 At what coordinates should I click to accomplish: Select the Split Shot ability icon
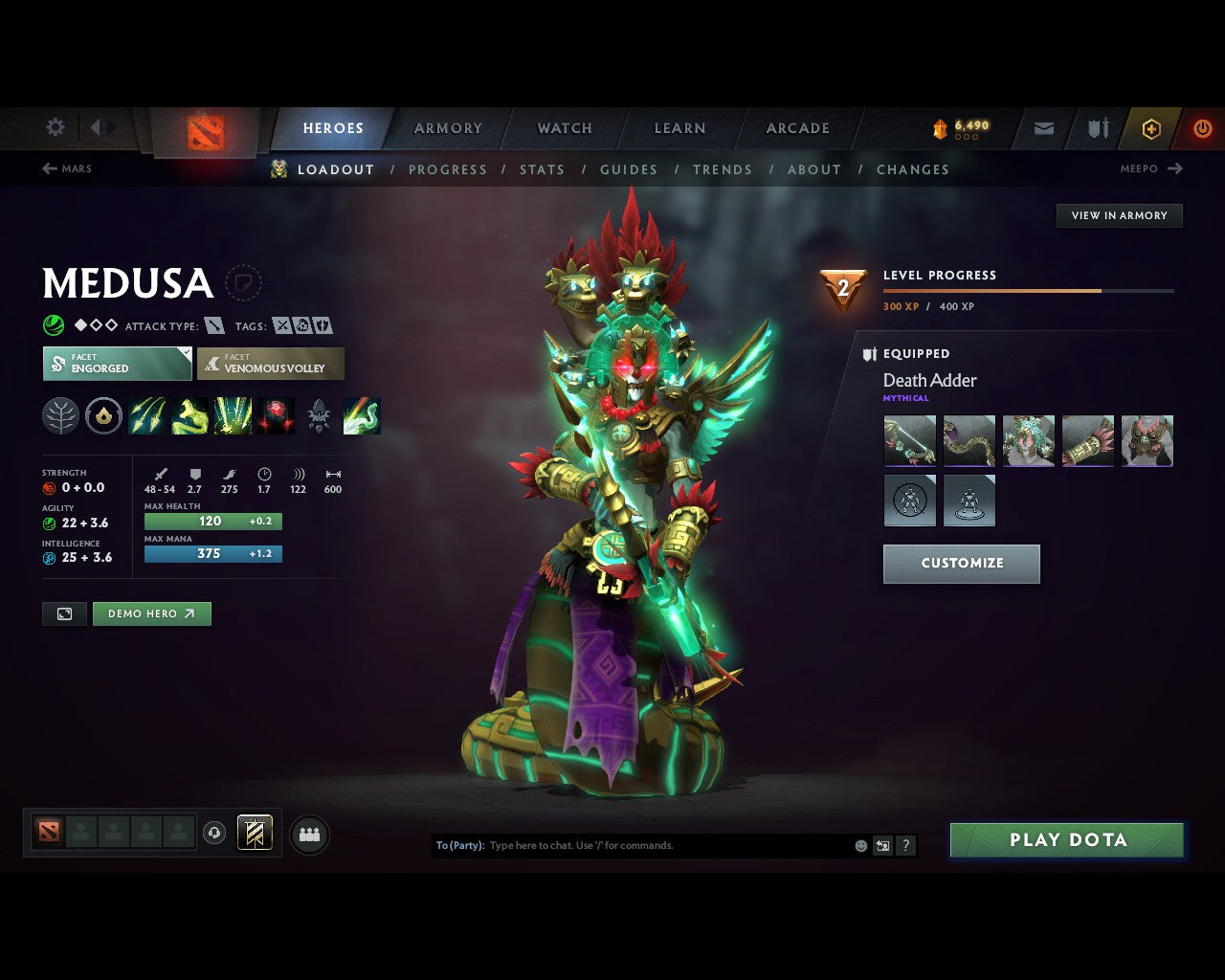coord(146,415)
